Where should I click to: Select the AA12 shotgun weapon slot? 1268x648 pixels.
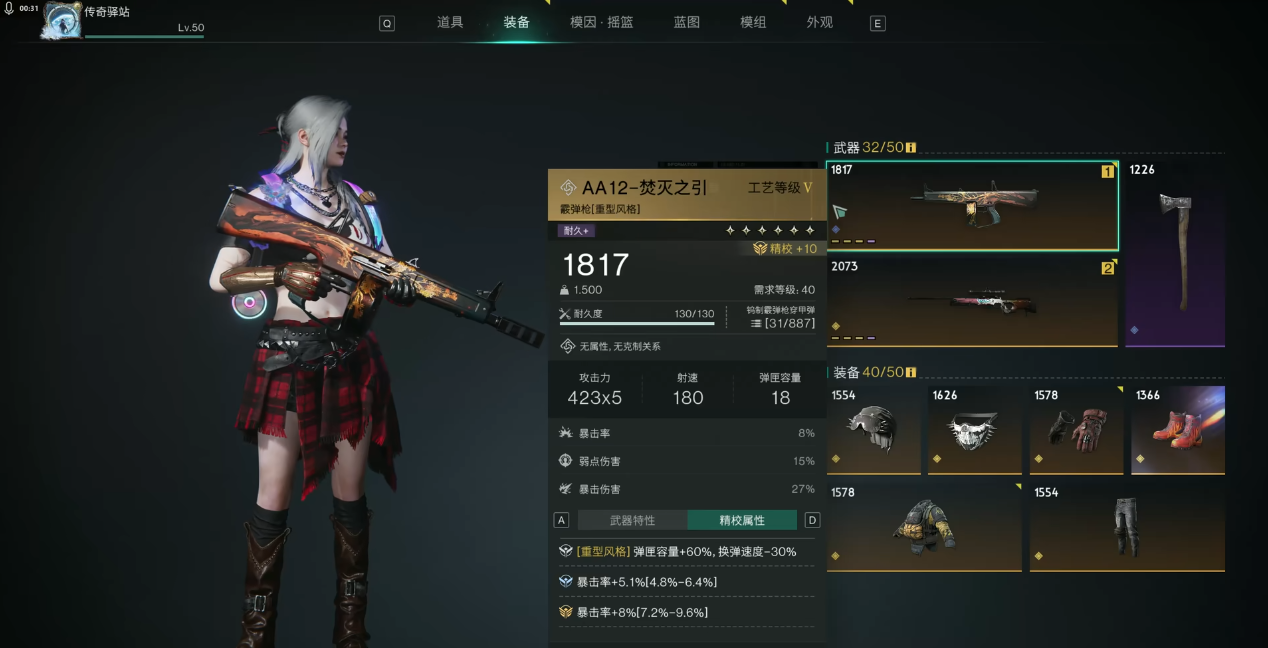pos(972,205)
